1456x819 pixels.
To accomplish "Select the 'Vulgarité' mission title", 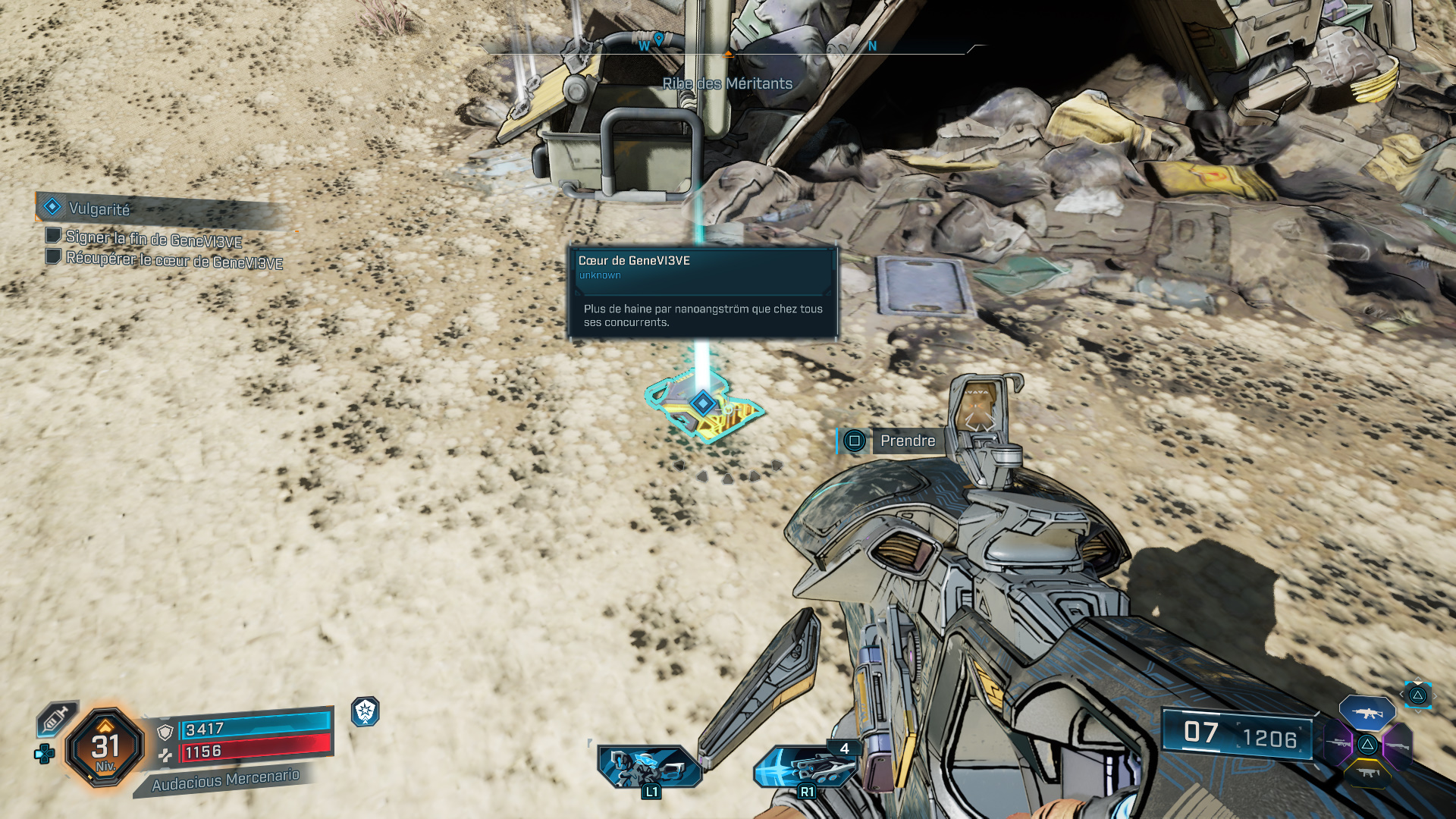I will tap(99, 209).
